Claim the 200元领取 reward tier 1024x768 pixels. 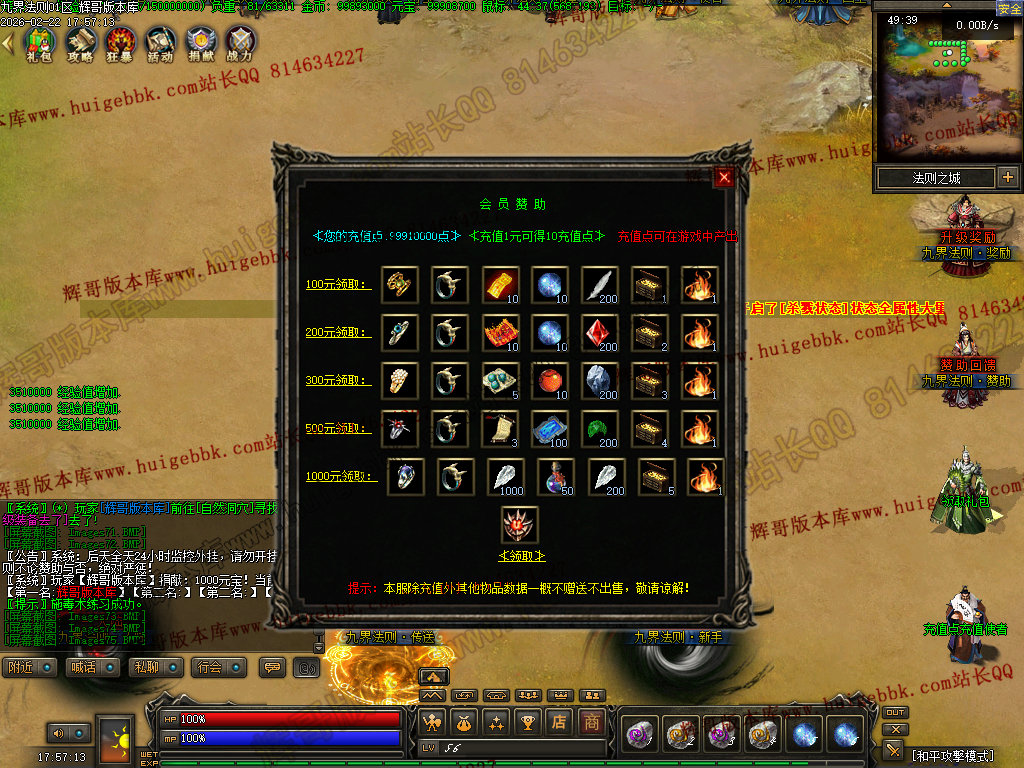click(x=338, y=333)
